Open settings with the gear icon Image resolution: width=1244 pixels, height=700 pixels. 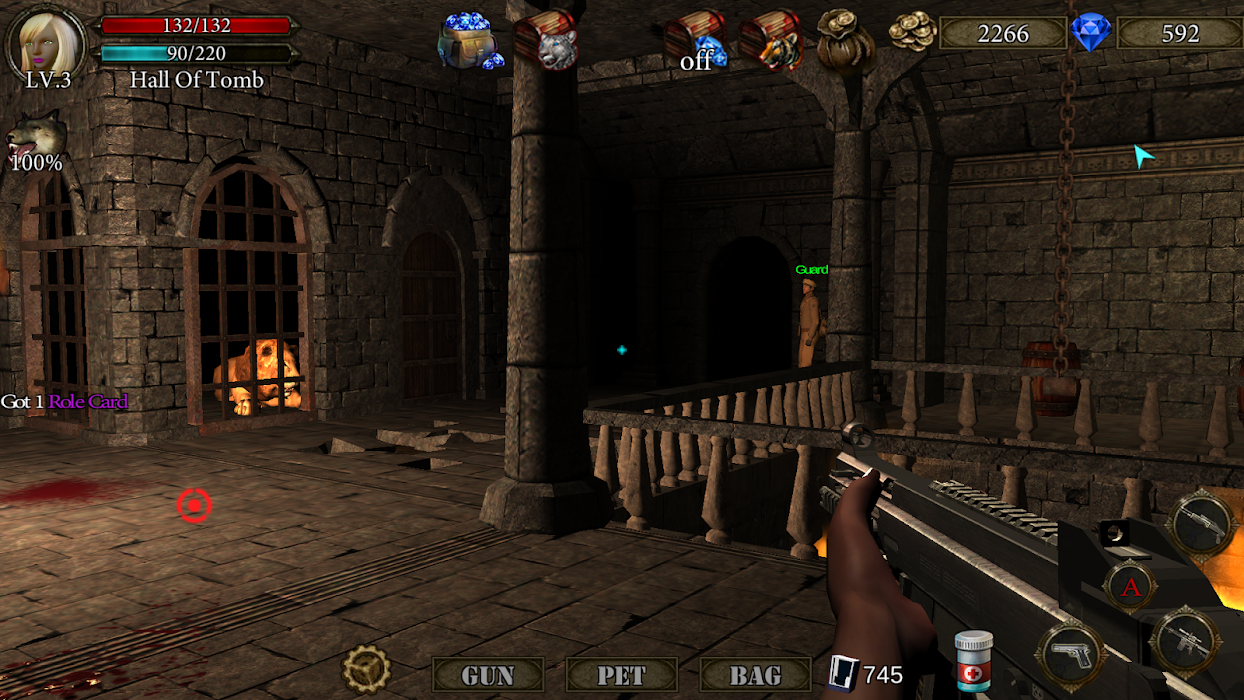click(x=366, y=669)
